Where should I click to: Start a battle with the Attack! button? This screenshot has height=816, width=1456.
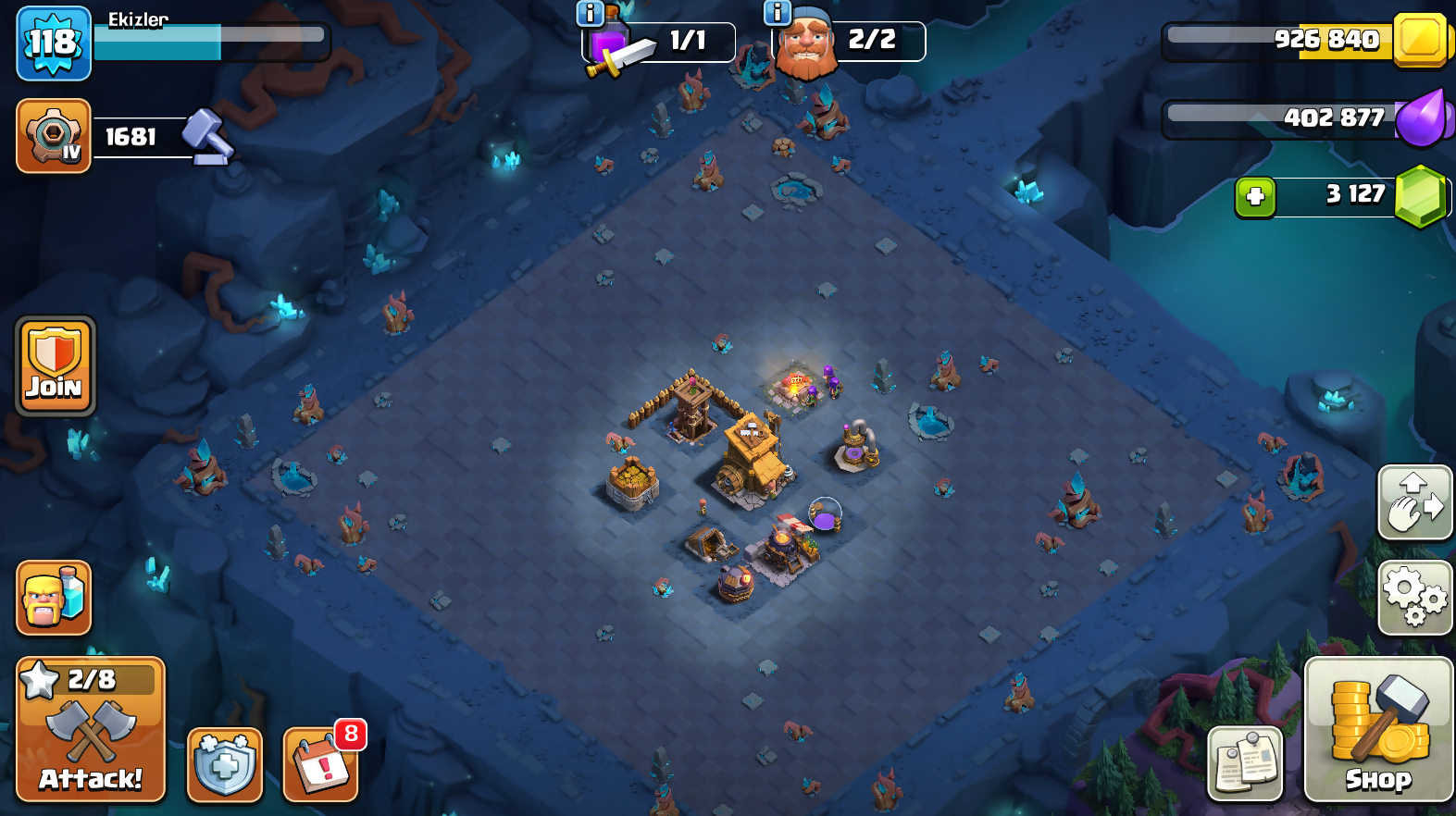(91, 730)
